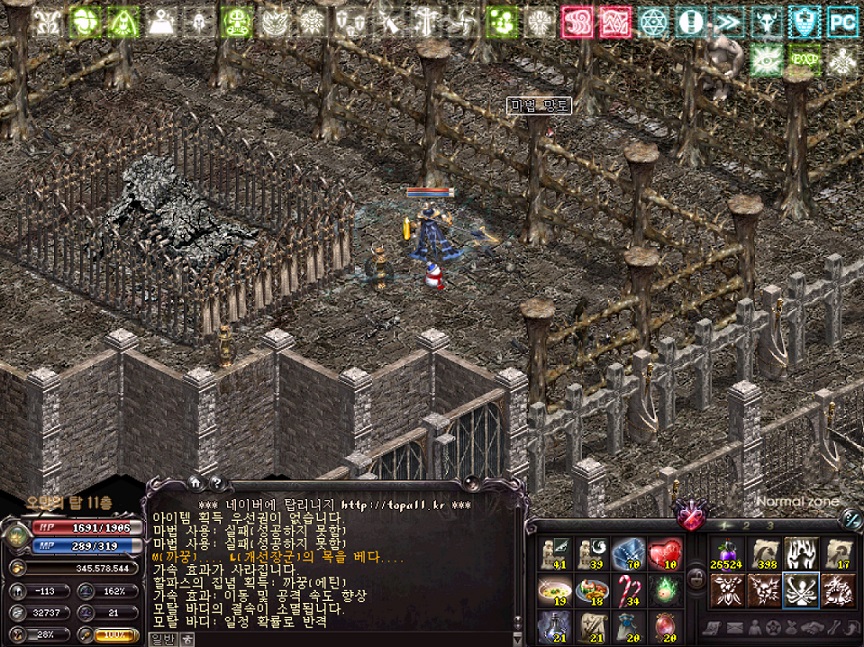Activate the selected crossed-swords figure skill
864x647 pixels.
(801, 590)
